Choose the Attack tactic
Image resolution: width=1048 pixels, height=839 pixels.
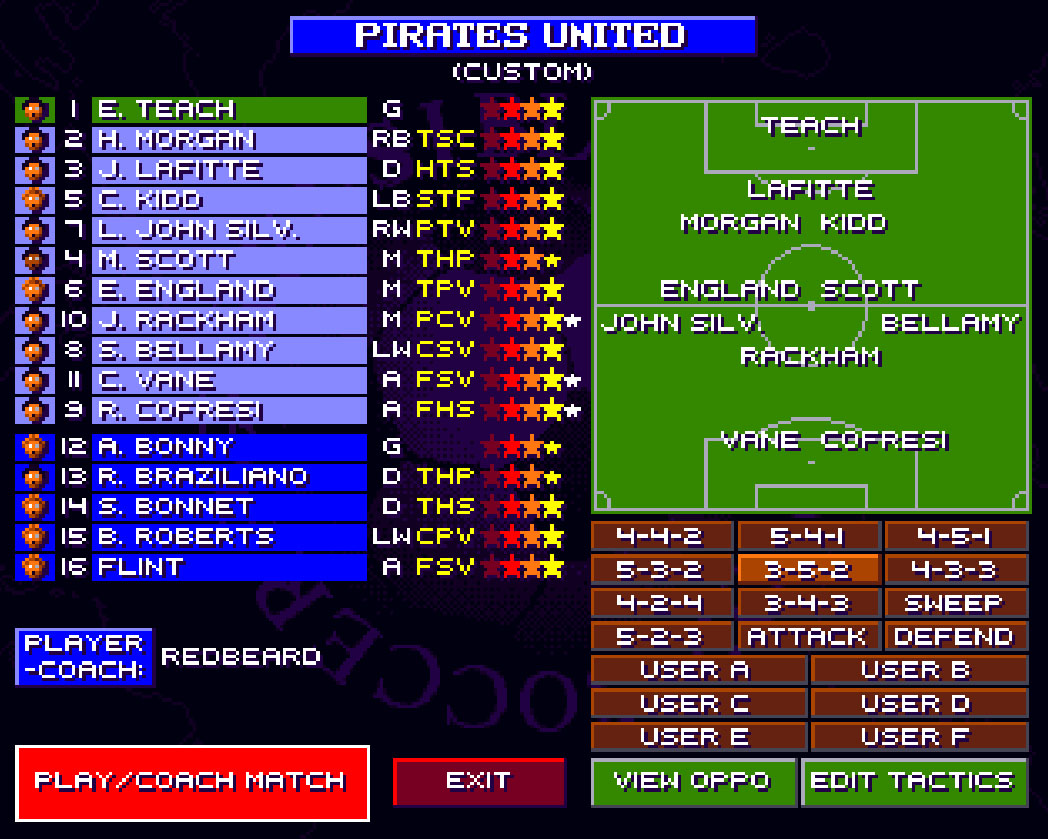(808, 636)
